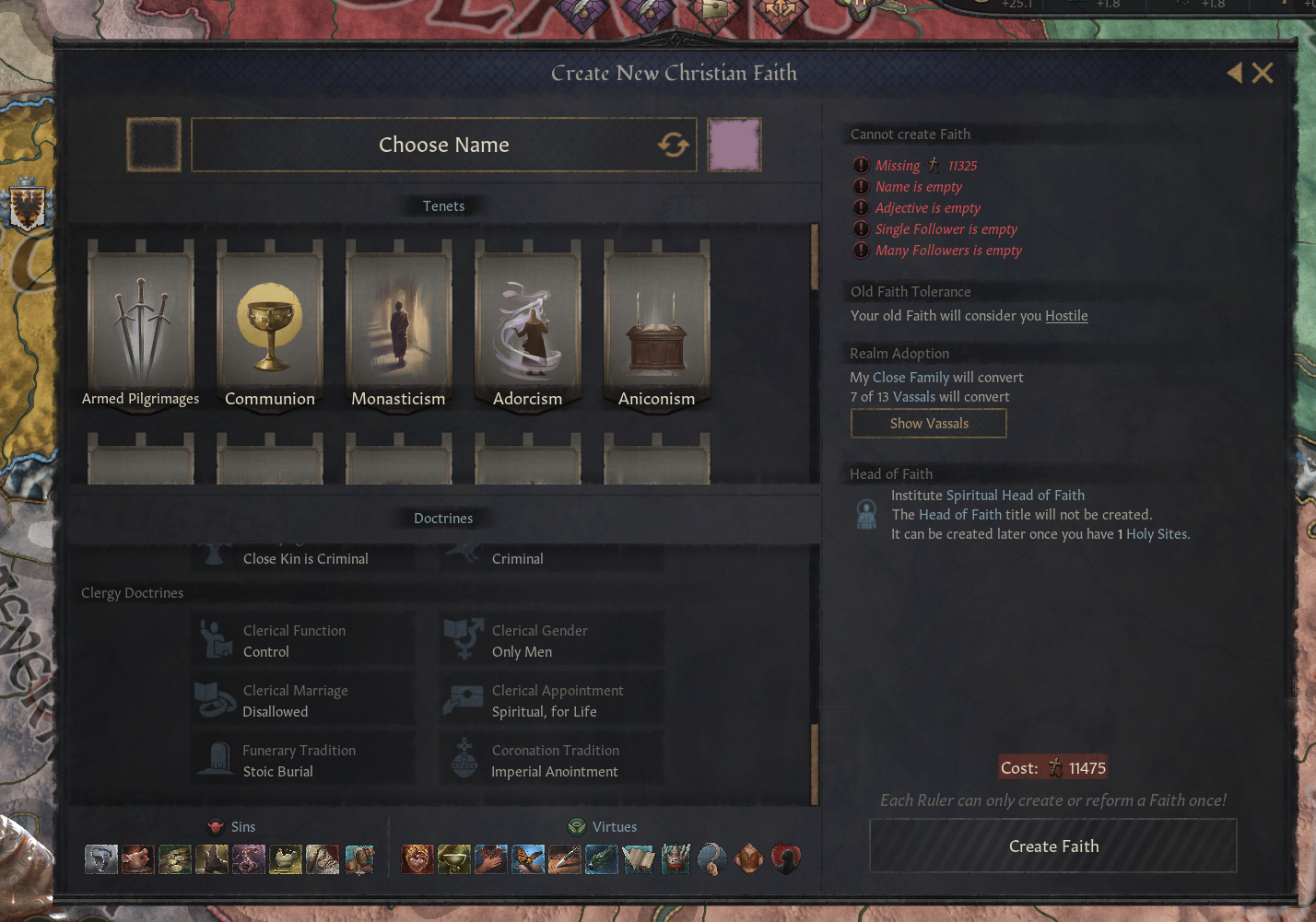
Task: Go back using the left arrow
Action: tap(1235, 73)
